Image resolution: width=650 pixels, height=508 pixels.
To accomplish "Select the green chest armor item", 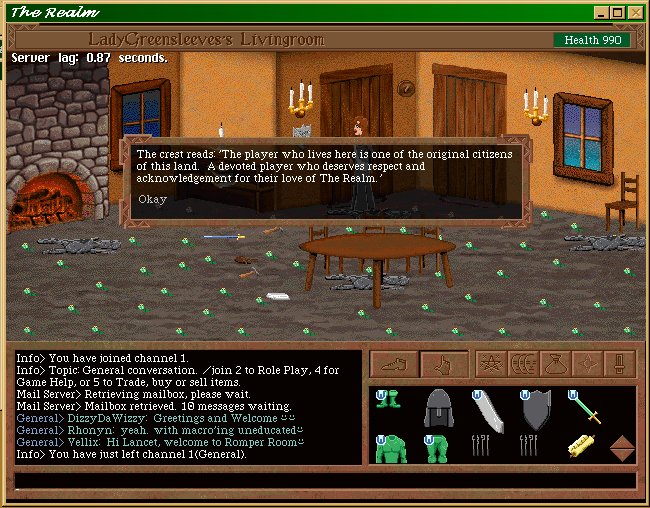I will pyautogui.click(x=390, y=449).
